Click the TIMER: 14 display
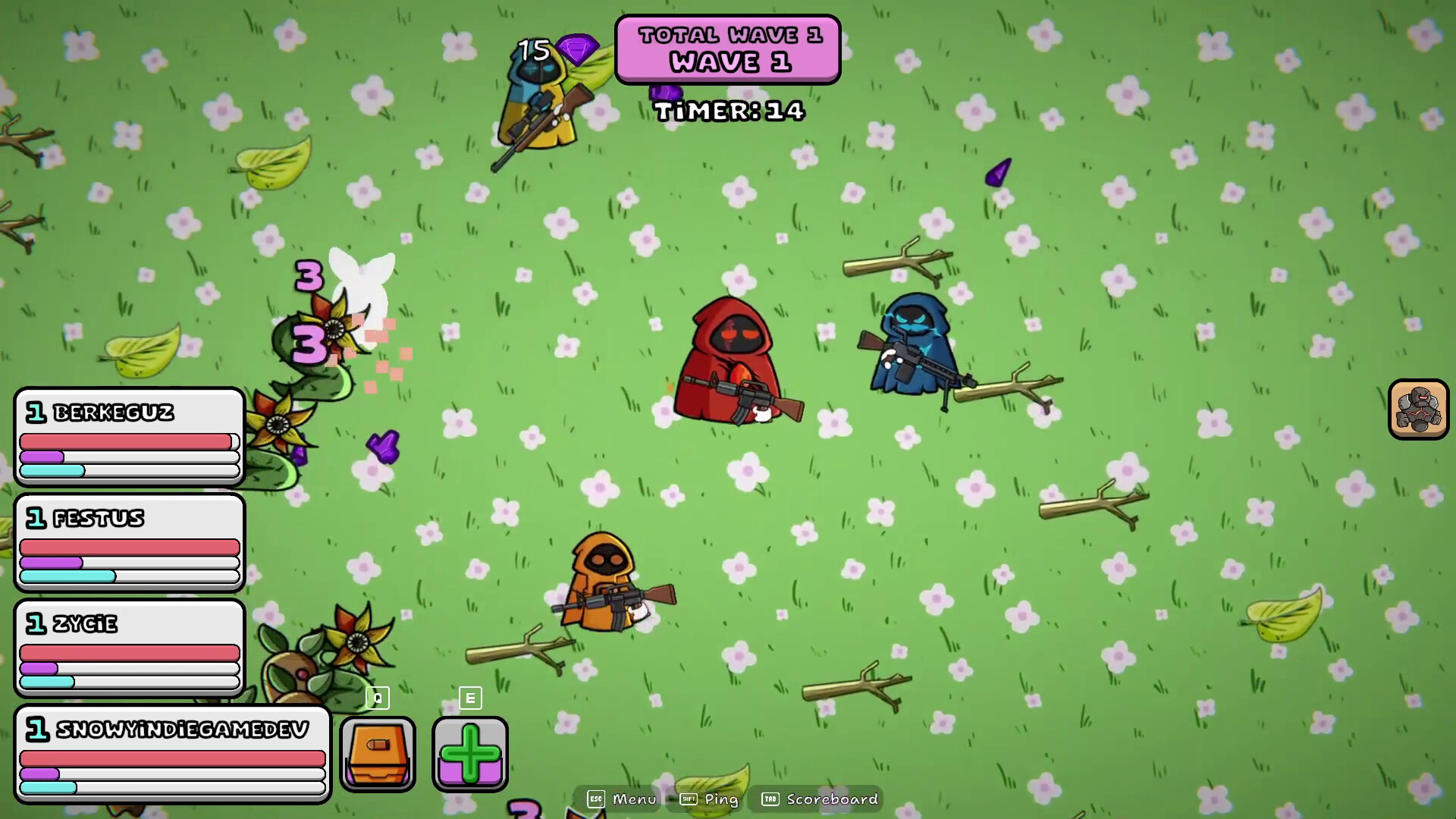1456x819 pixels. click(730, 111)
